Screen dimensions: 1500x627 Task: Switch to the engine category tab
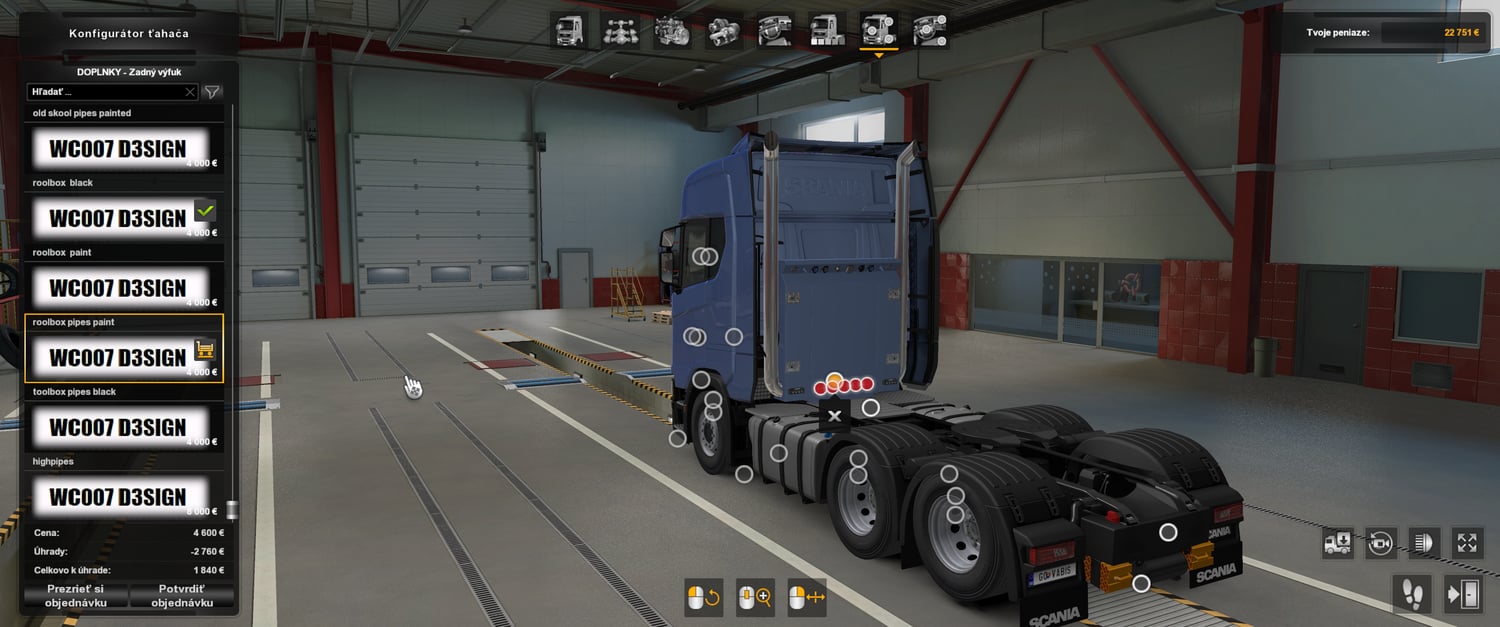pyautogui.click(x=672, y=31)
